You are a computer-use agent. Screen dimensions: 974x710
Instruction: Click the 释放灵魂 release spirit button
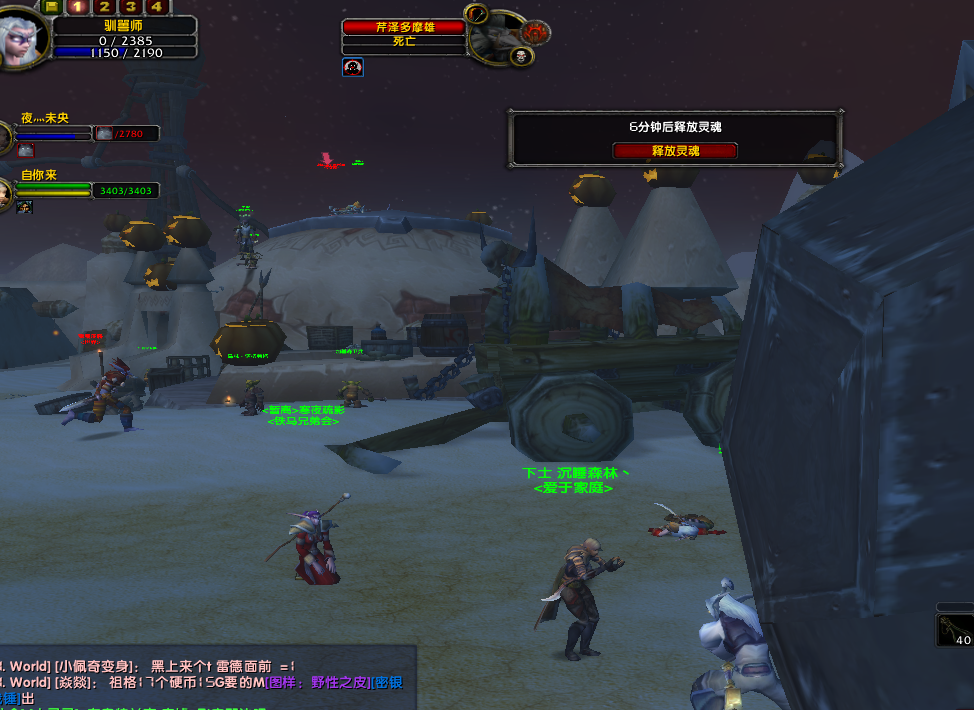click(x=674, y=151)
